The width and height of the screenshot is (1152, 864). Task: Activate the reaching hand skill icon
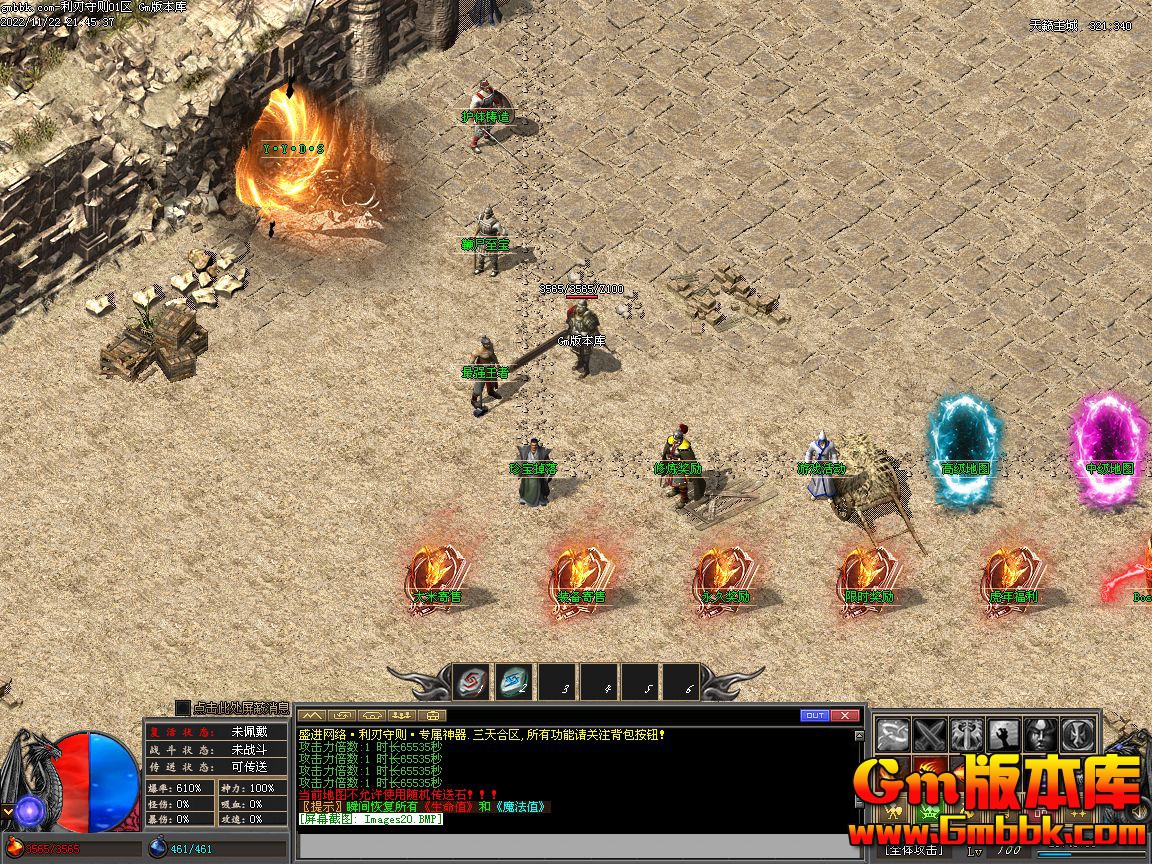coord(1003,736)
